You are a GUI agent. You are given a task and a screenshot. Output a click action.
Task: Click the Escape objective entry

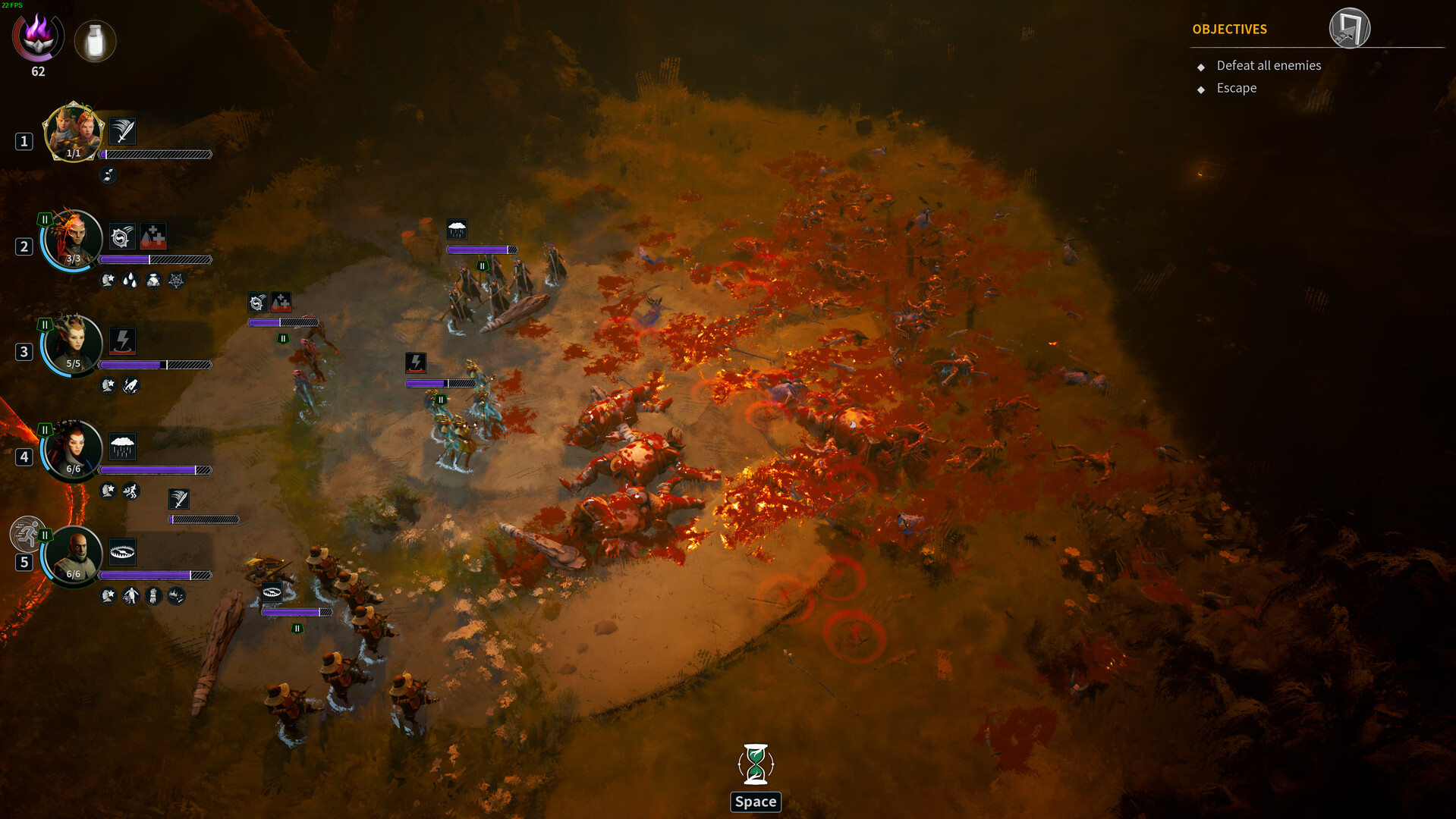click(1236, 88)
